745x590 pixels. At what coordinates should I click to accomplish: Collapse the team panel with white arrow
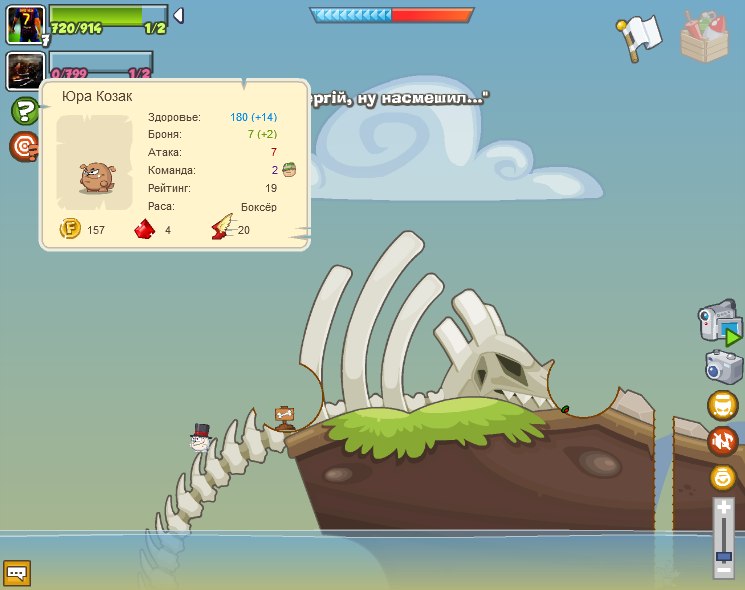click(178, 15)
